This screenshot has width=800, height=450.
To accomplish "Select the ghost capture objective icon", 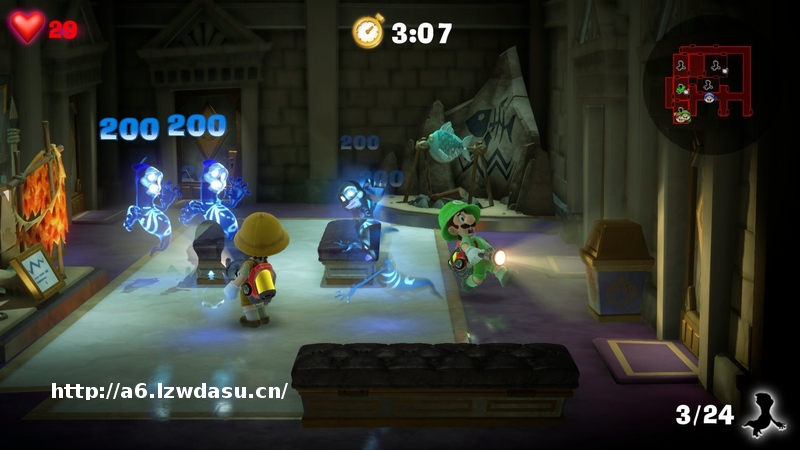I will pos(765,413).
